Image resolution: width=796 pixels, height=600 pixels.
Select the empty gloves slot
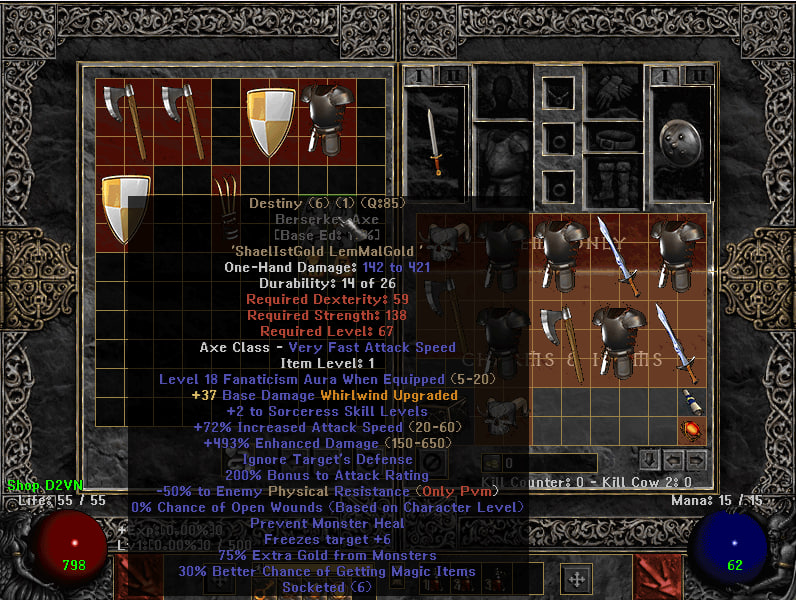tap(612, 92)
